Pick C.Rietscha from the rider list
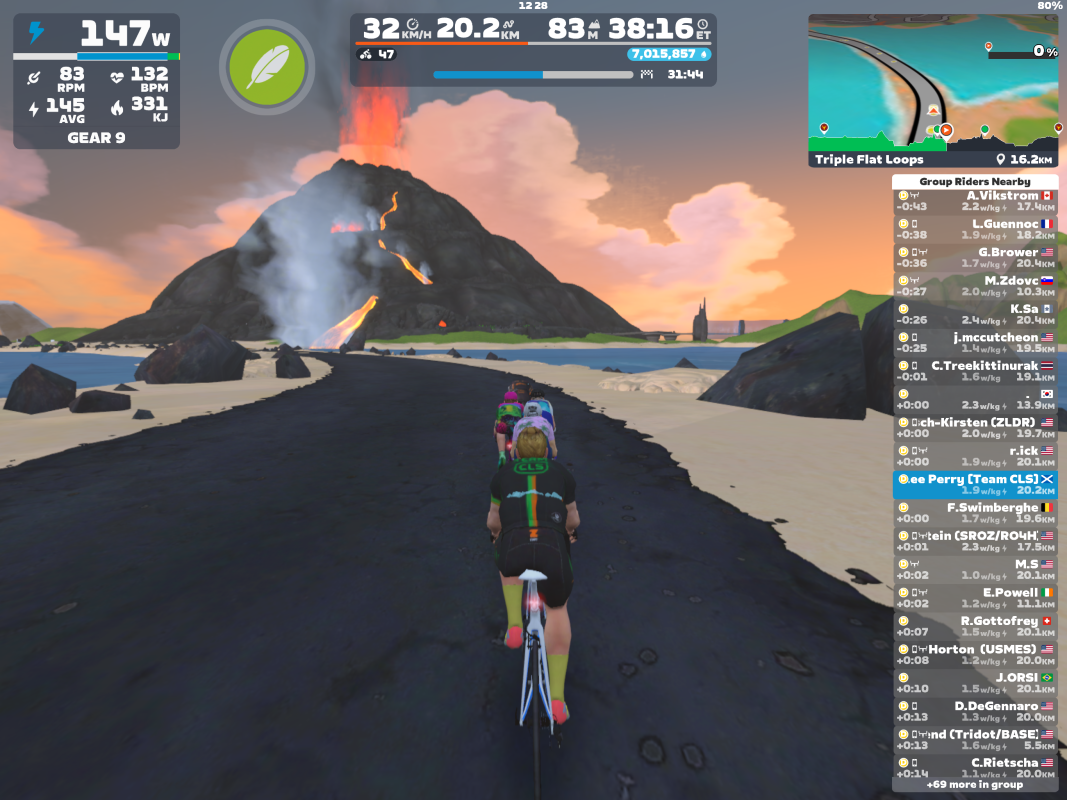 (x=975, y=768)
